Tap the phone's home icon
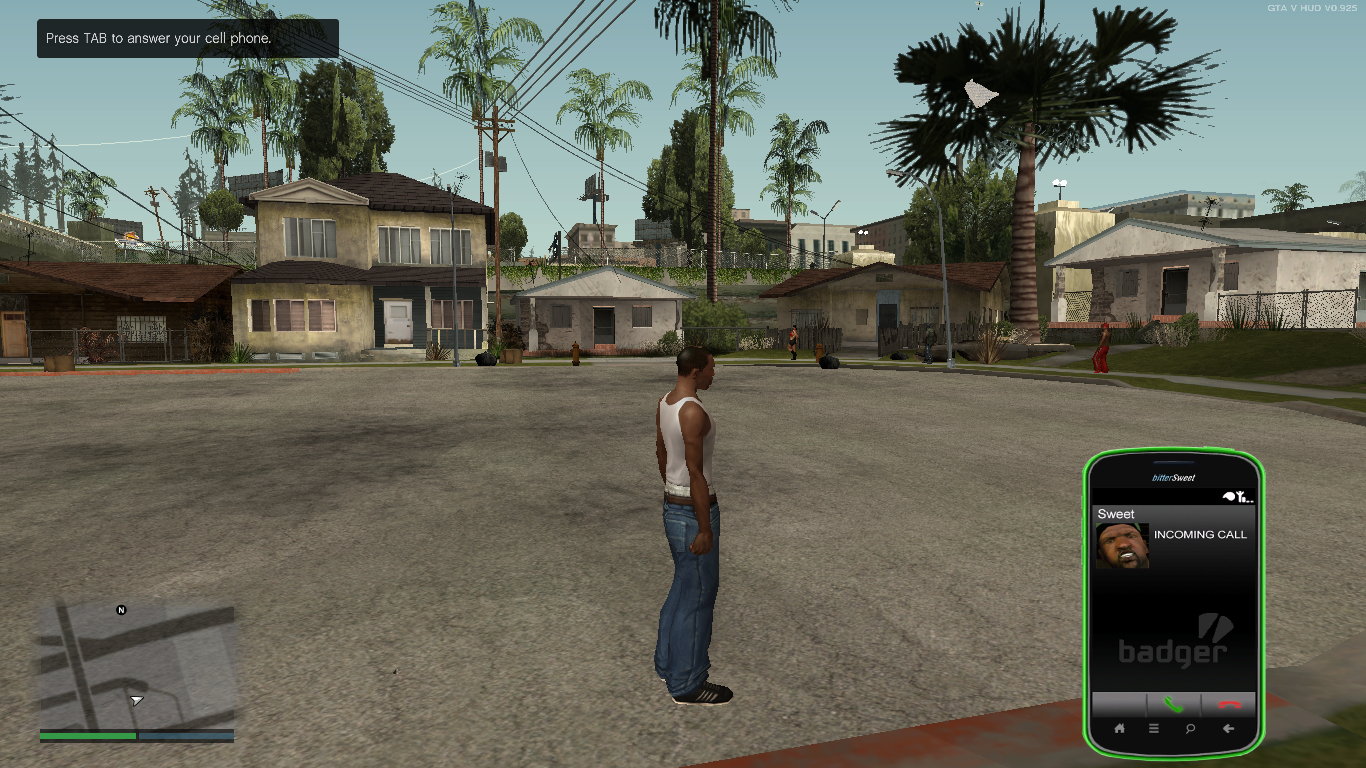 click(1119, 729)
